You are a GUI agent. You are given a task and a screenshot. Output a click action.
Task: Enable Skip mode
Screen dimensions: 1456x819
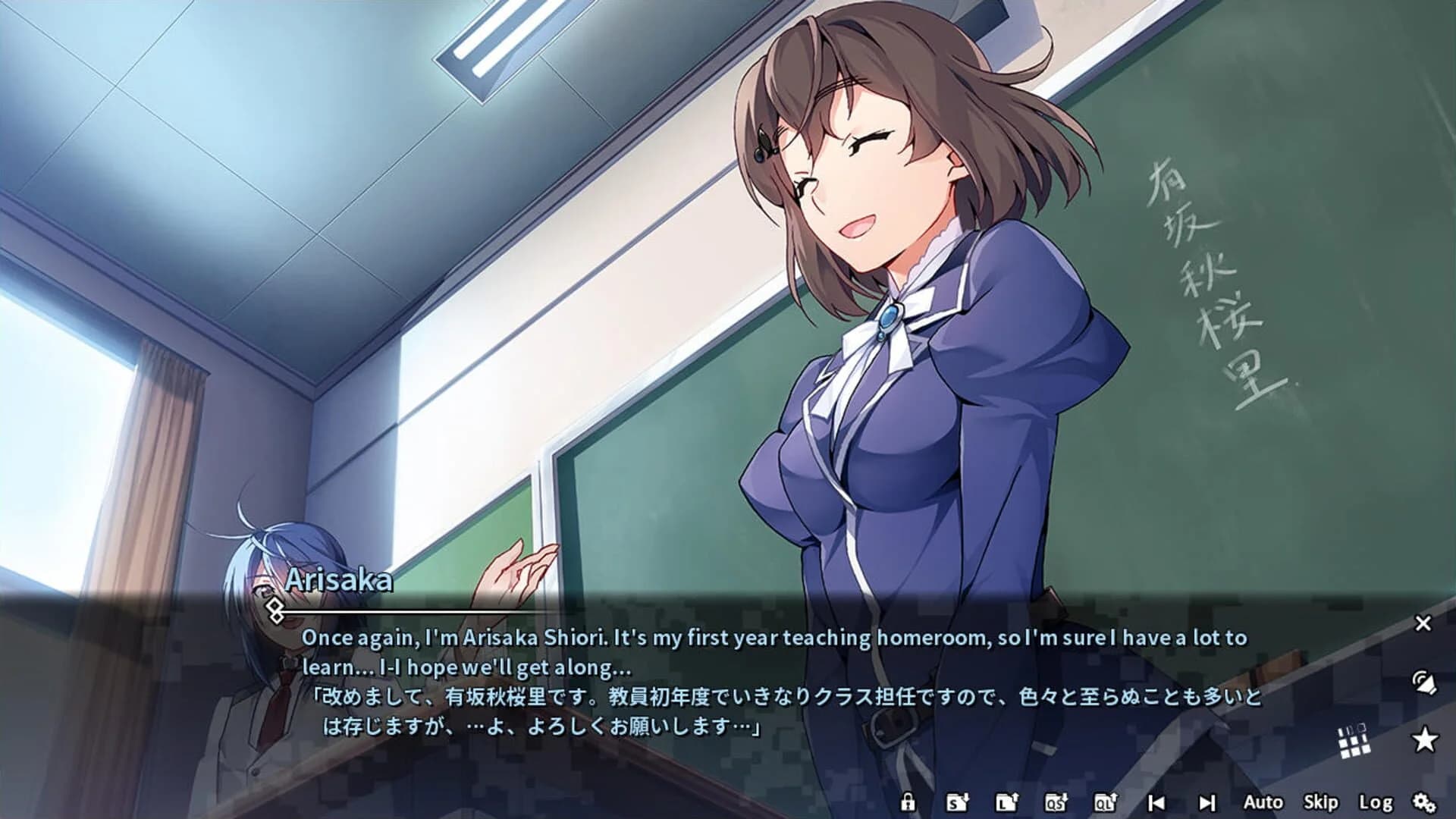click(x=1322, y=802)
